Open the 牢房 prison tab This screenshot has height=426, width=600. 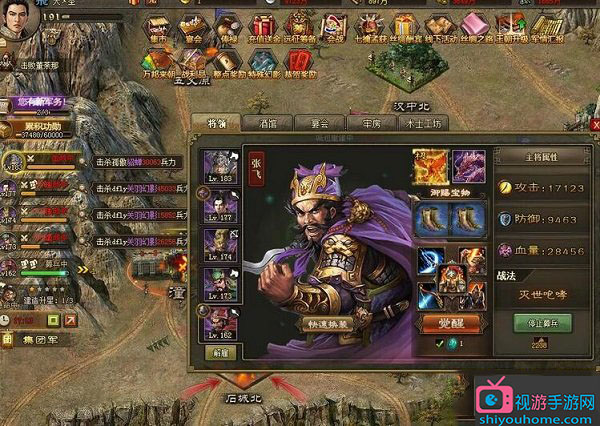tap(370, 124)
